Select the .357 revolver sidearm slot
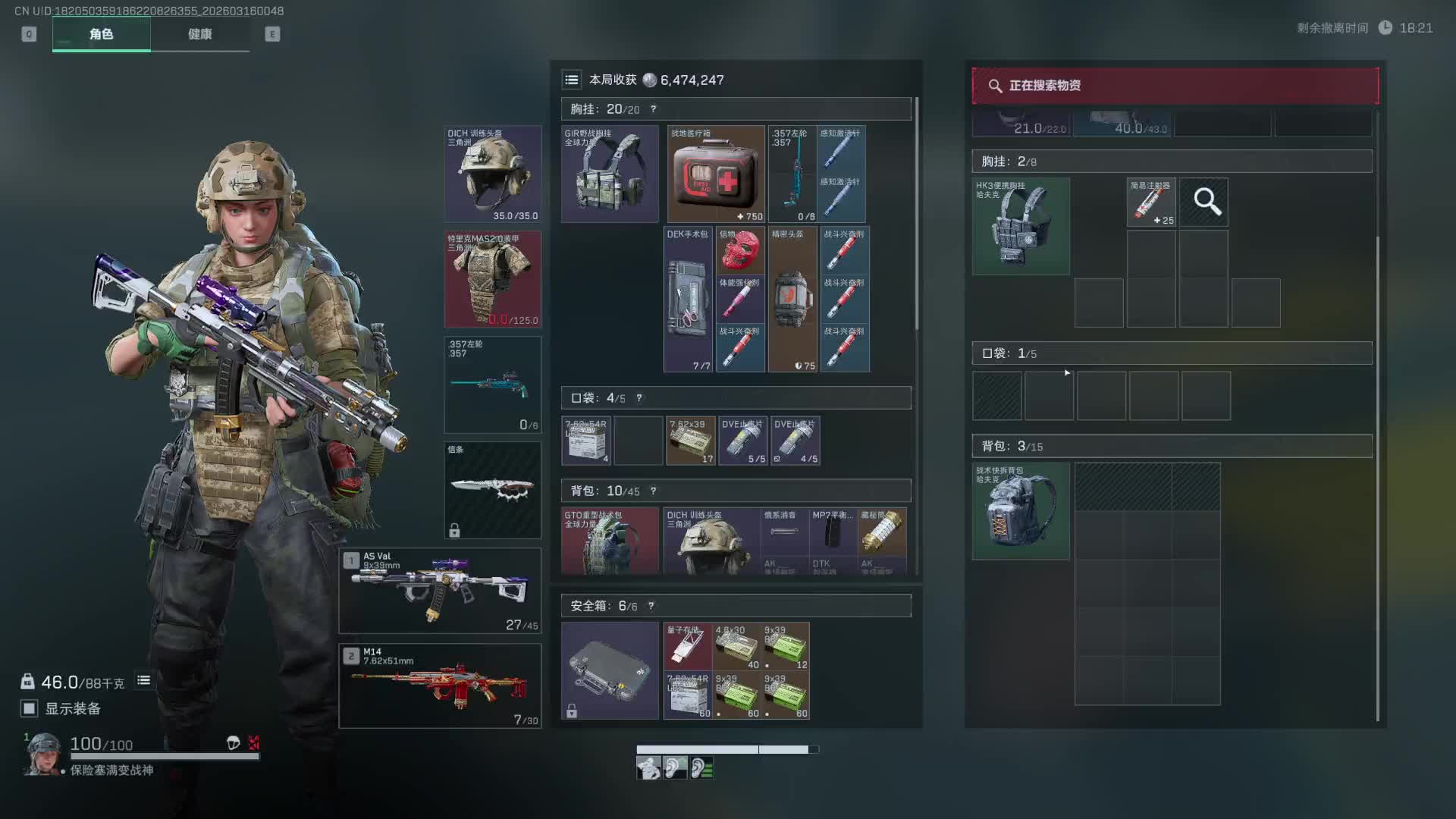 click(492, 384)
